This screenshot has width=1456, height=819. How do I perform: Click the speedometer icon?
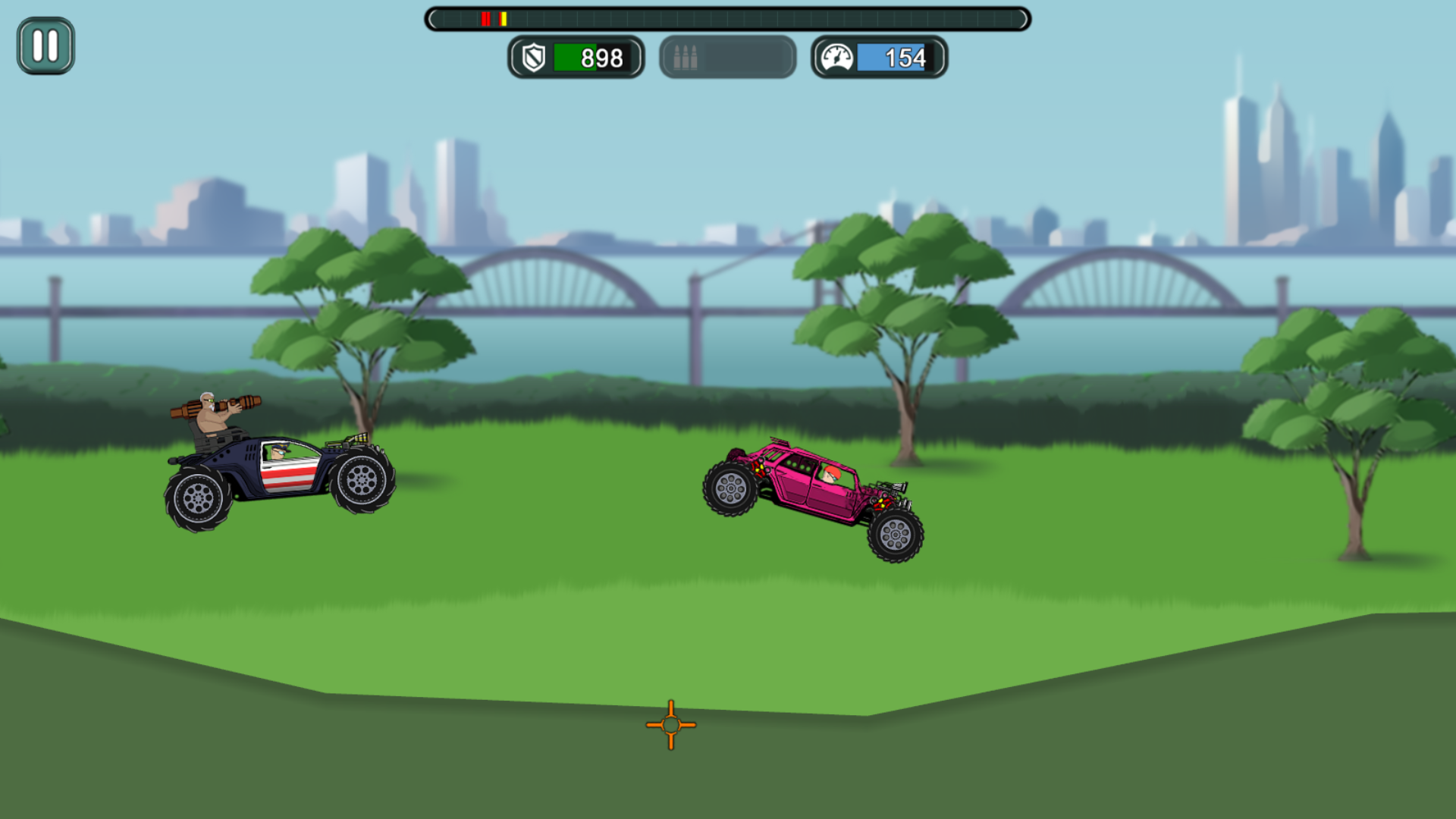point(837,58)
